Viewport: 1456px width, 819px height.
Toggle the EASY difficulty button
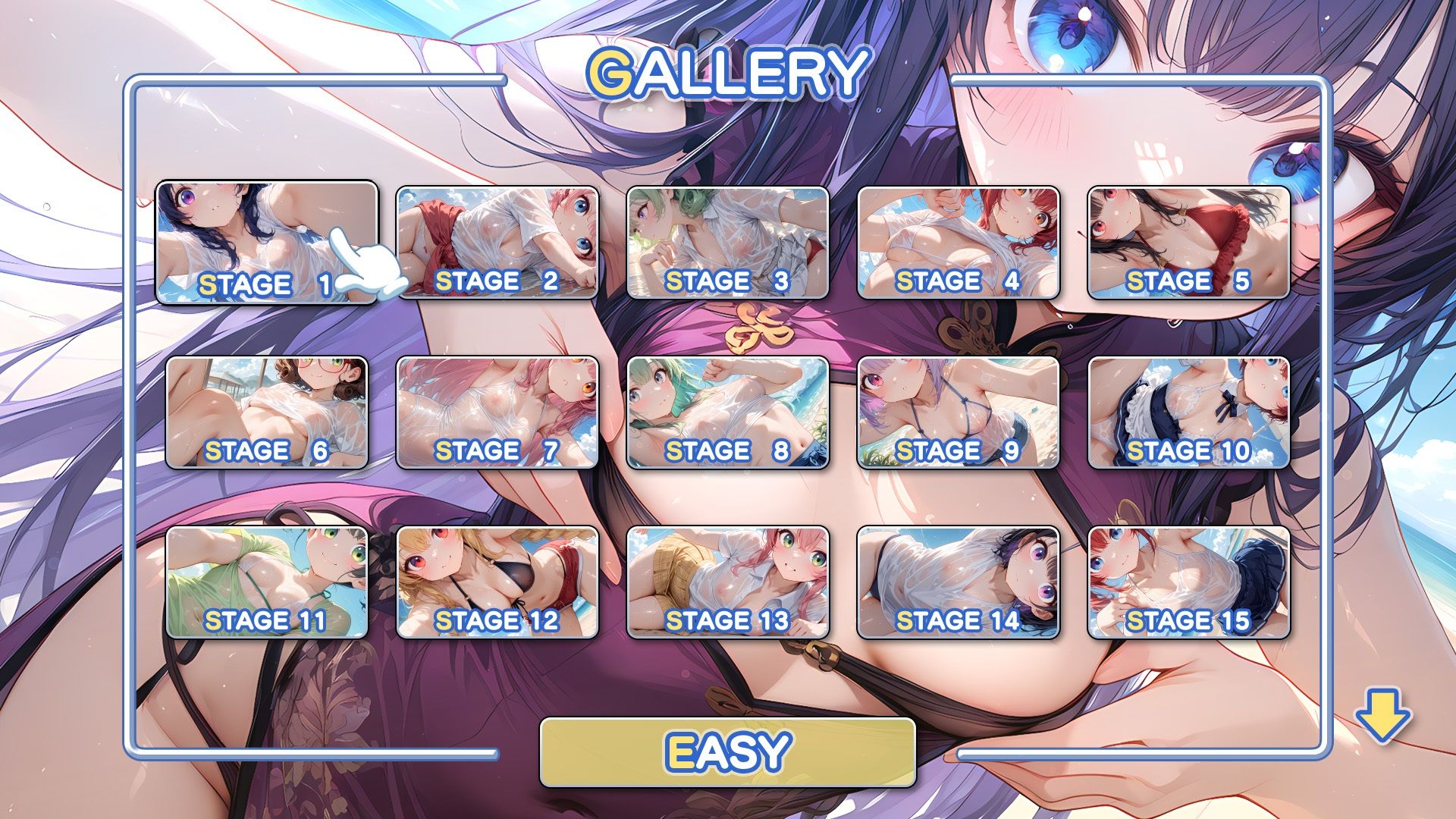tap(727, 753)
